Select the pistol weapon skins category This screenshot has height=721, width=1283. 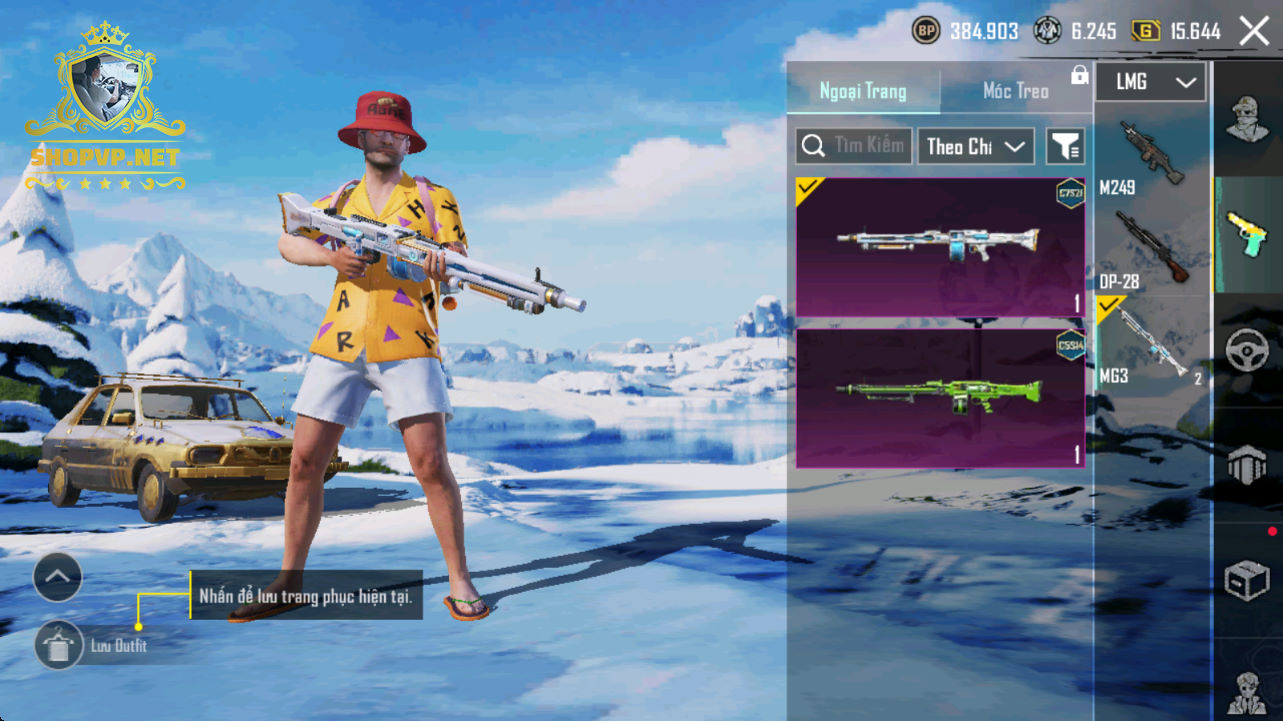[x=1246, y=235]
